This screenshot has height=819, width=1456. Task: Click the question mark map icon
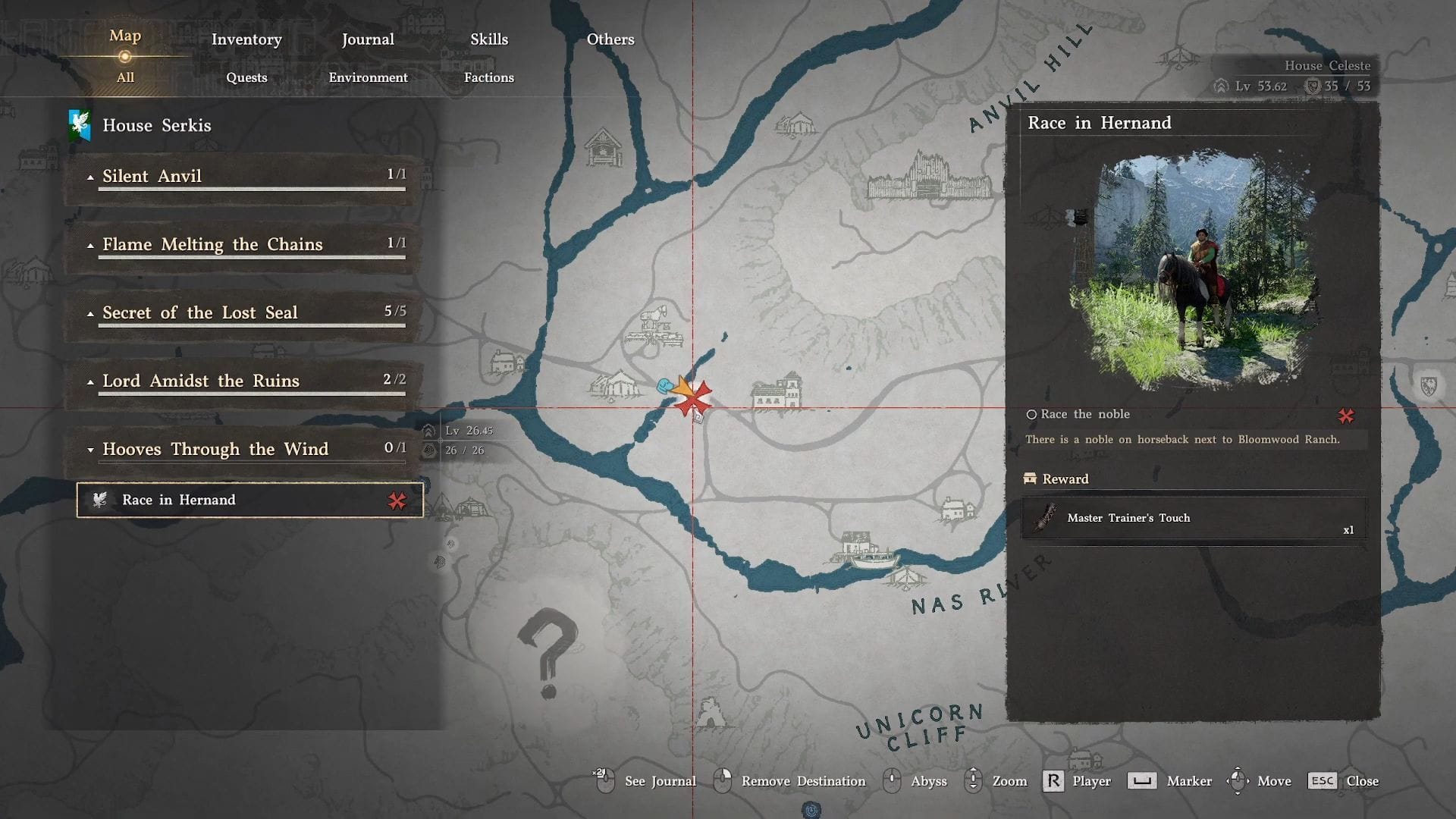(x=548, y=651)
